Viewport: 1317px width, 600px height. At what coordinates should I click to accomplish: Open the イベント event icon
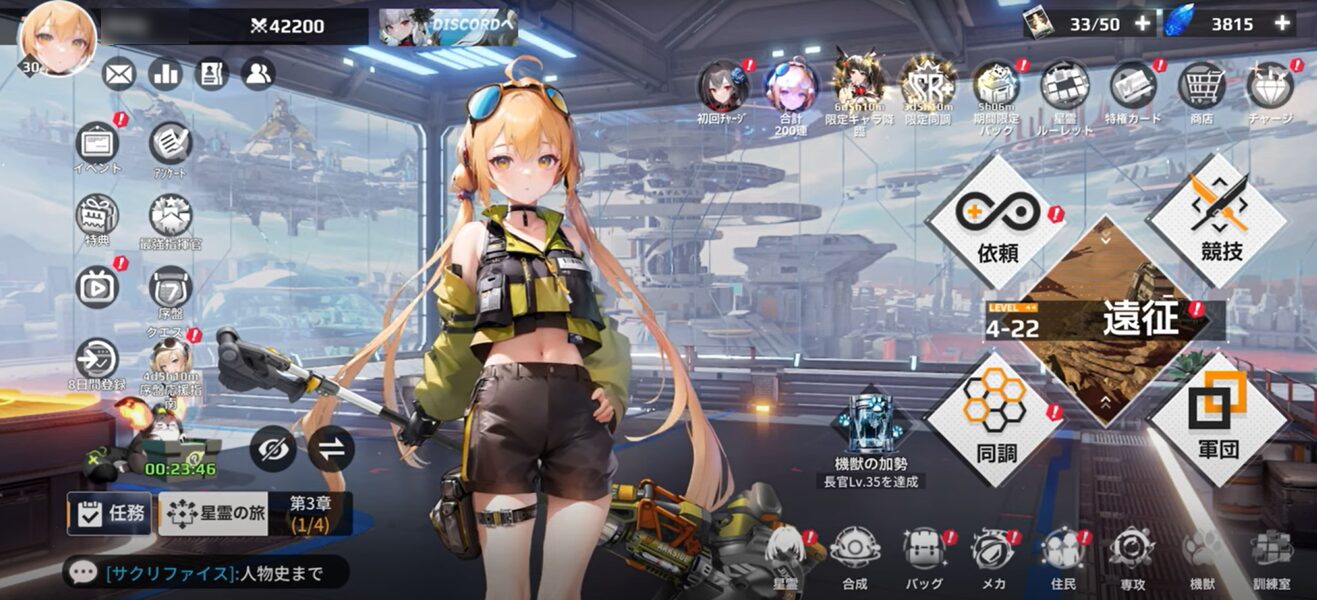tap(97, 144)
